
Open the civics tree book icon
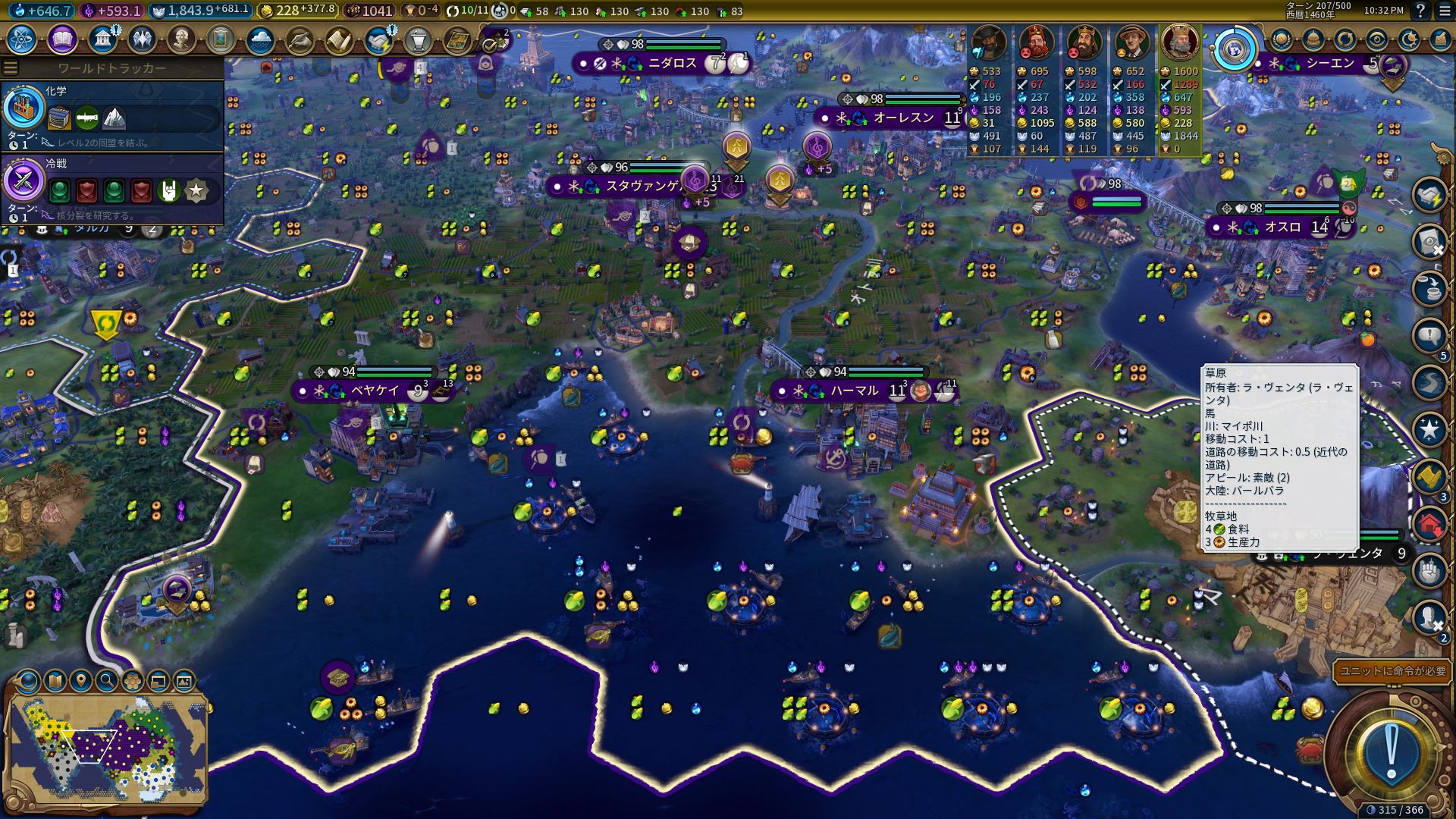click(x=62, y=39)
